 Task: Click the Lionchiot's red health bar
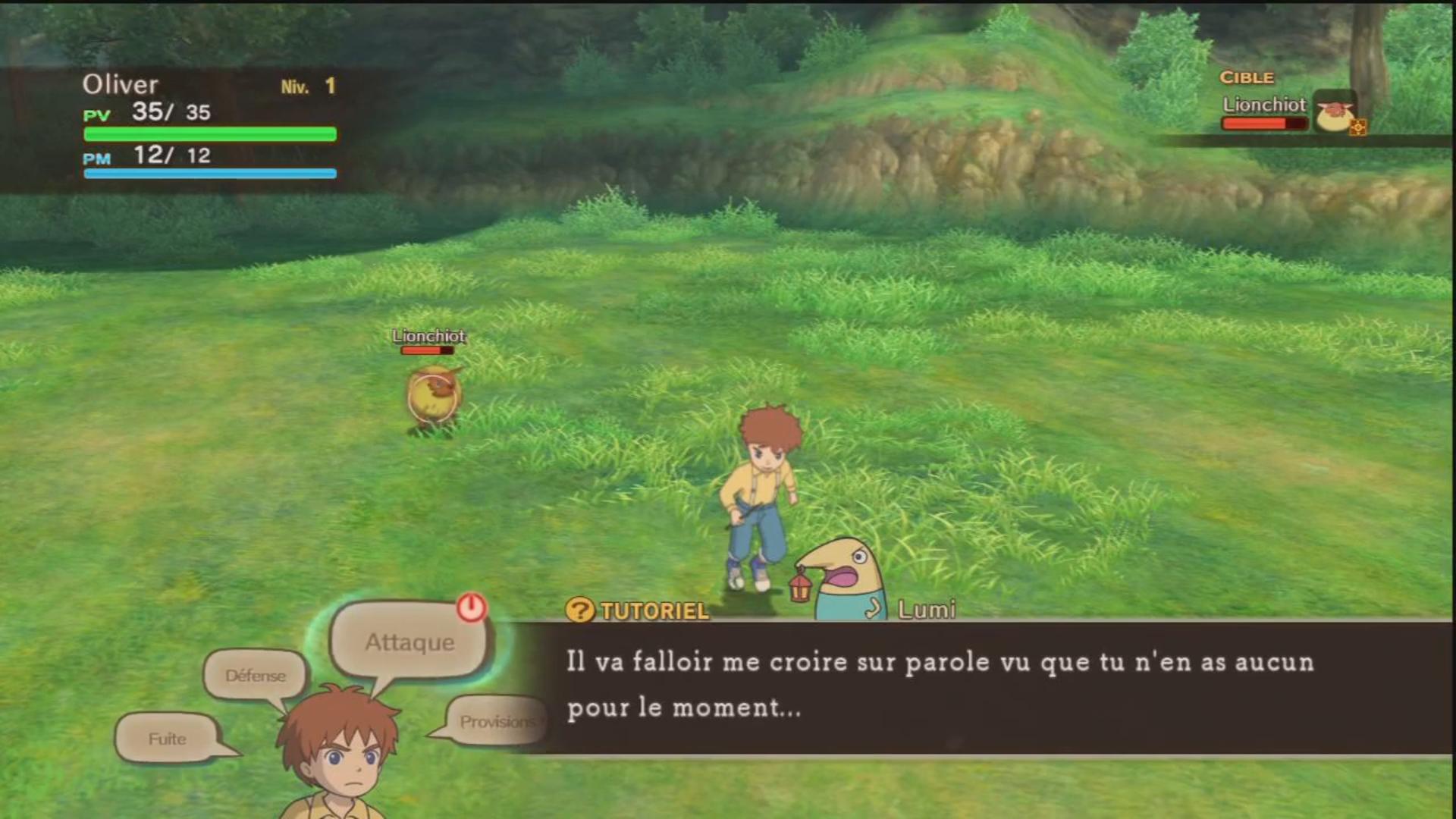click(x=427, y=351)
